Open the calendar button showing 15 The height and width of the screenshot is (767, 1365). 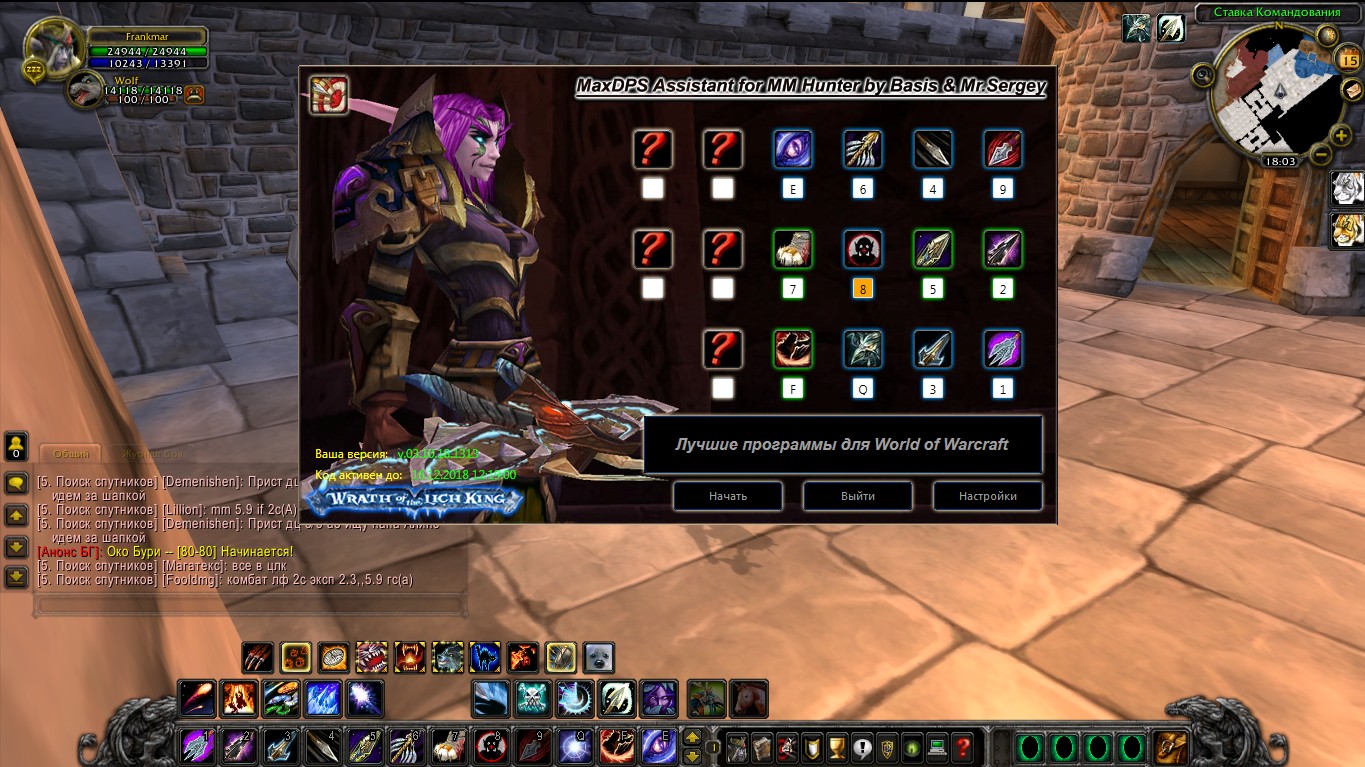(1347, 59)
